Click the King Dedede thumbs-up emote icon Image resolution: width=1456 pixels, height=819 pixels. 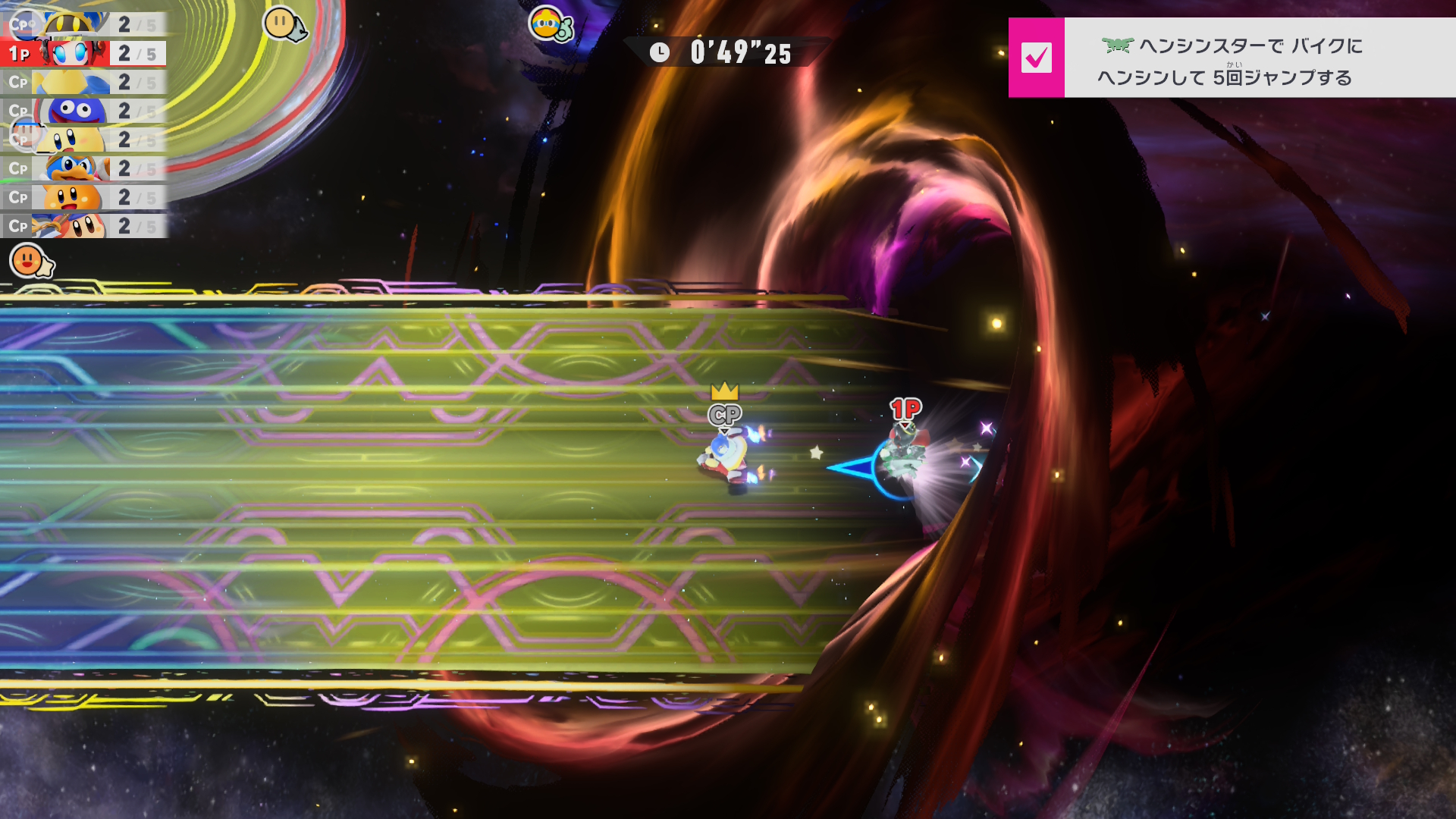[550, 25]
